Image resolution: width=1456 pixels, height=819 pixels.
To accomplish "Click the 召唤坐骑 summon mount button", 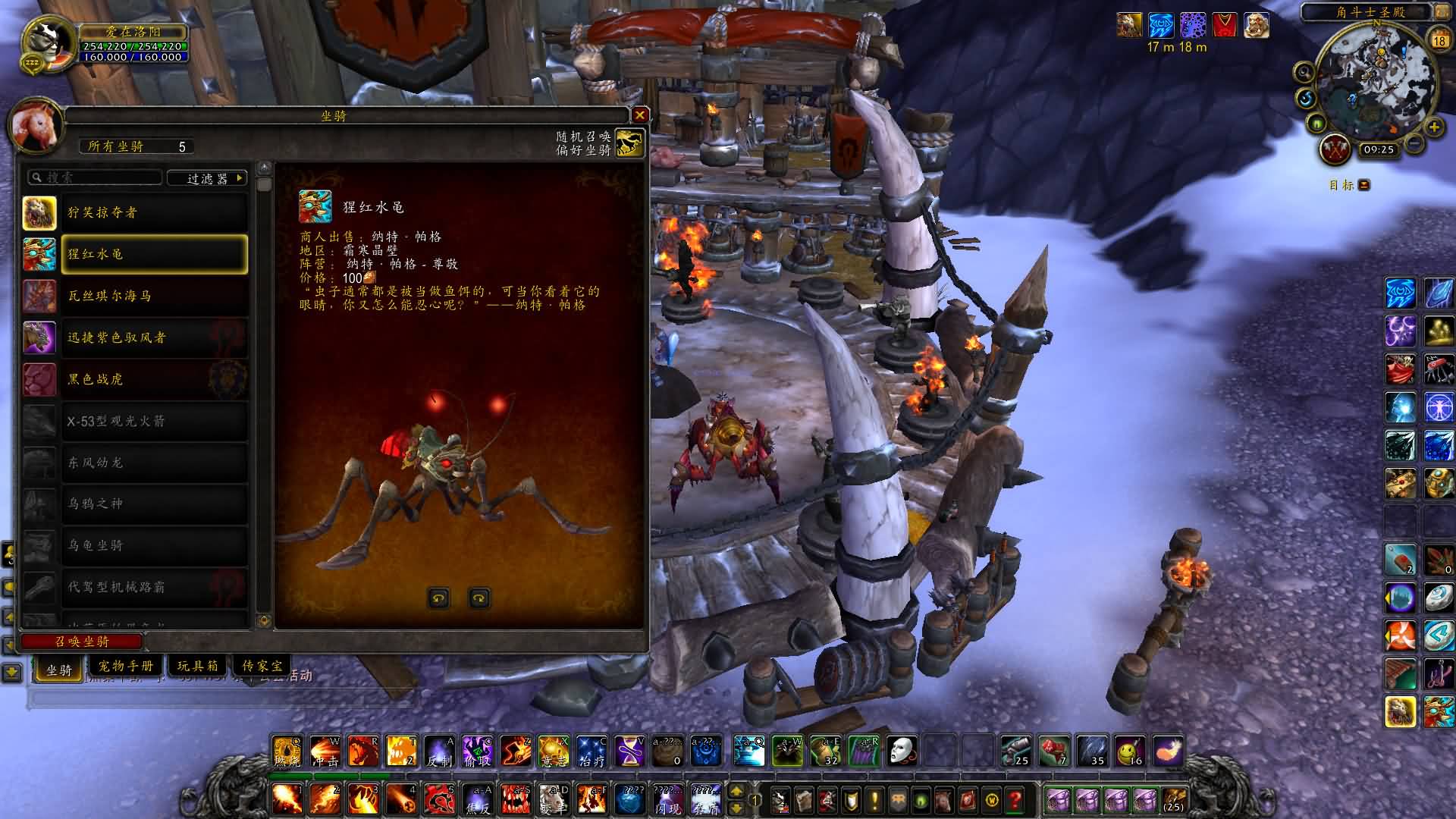I will point(82,642).
